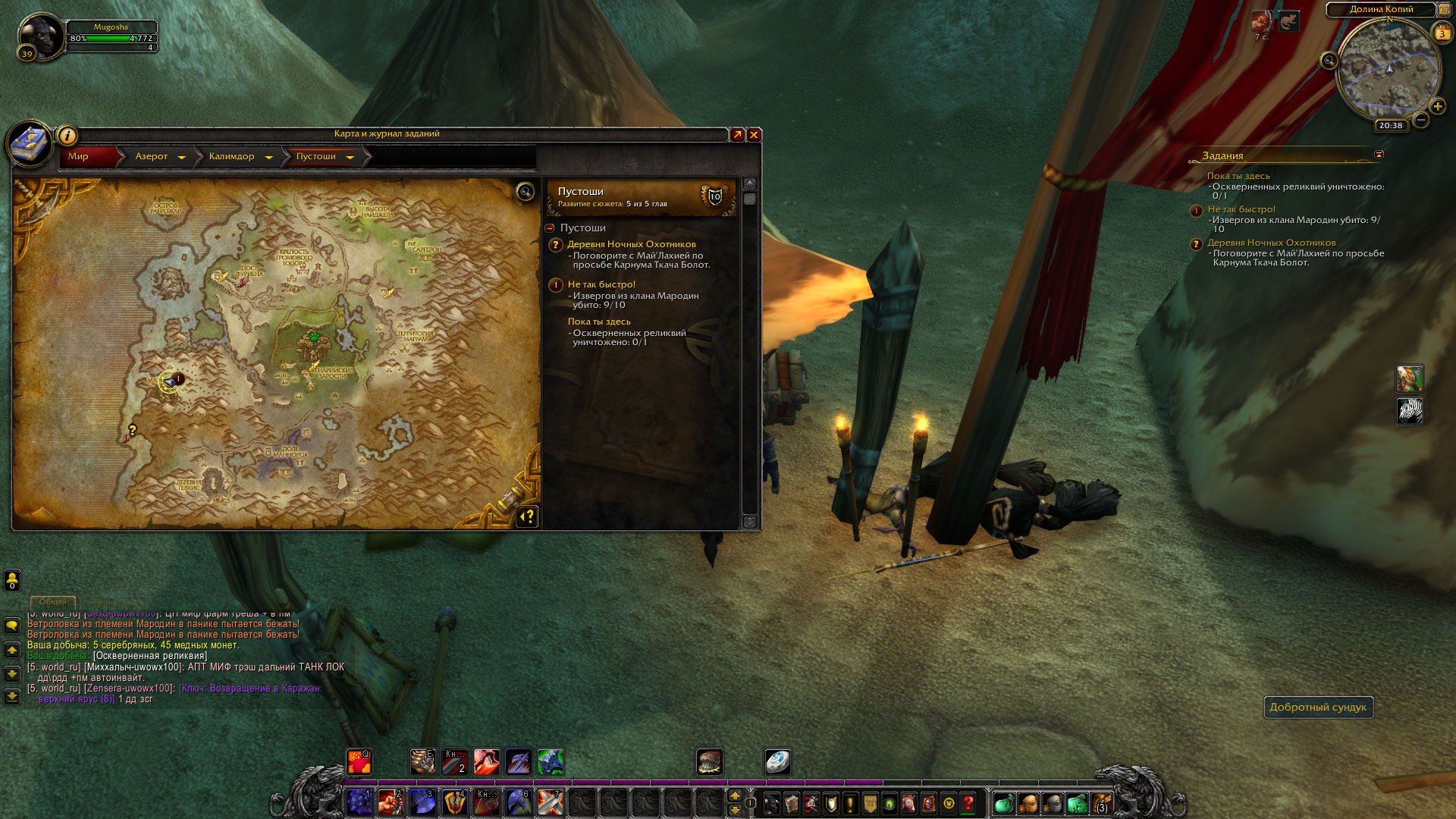The height and width of the screenshot is (819, 1456).
Task: Collapse the Задания objective tracker
Action: 1379,155
